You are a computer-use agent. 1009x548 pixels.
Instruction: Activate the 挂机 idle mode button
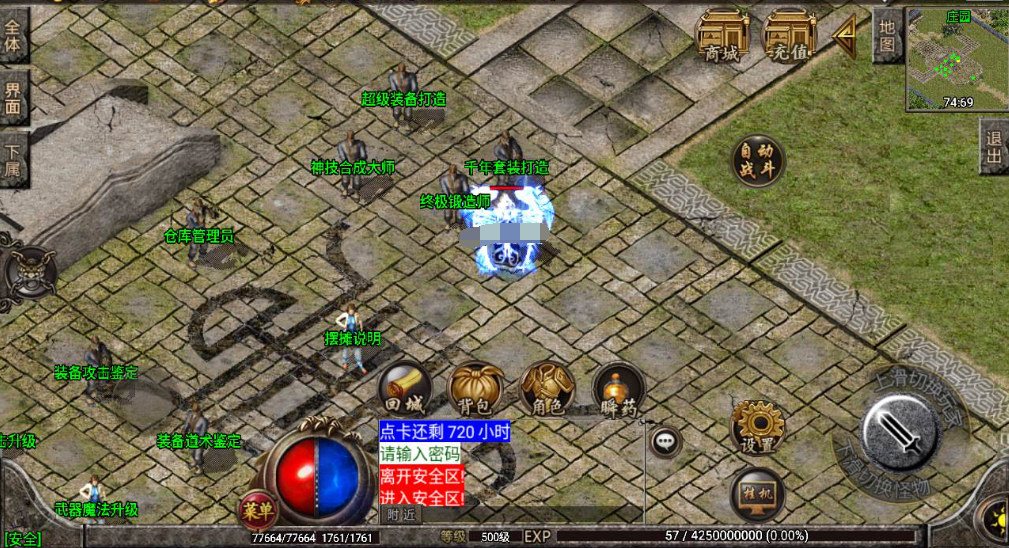[x=757, y=493]
